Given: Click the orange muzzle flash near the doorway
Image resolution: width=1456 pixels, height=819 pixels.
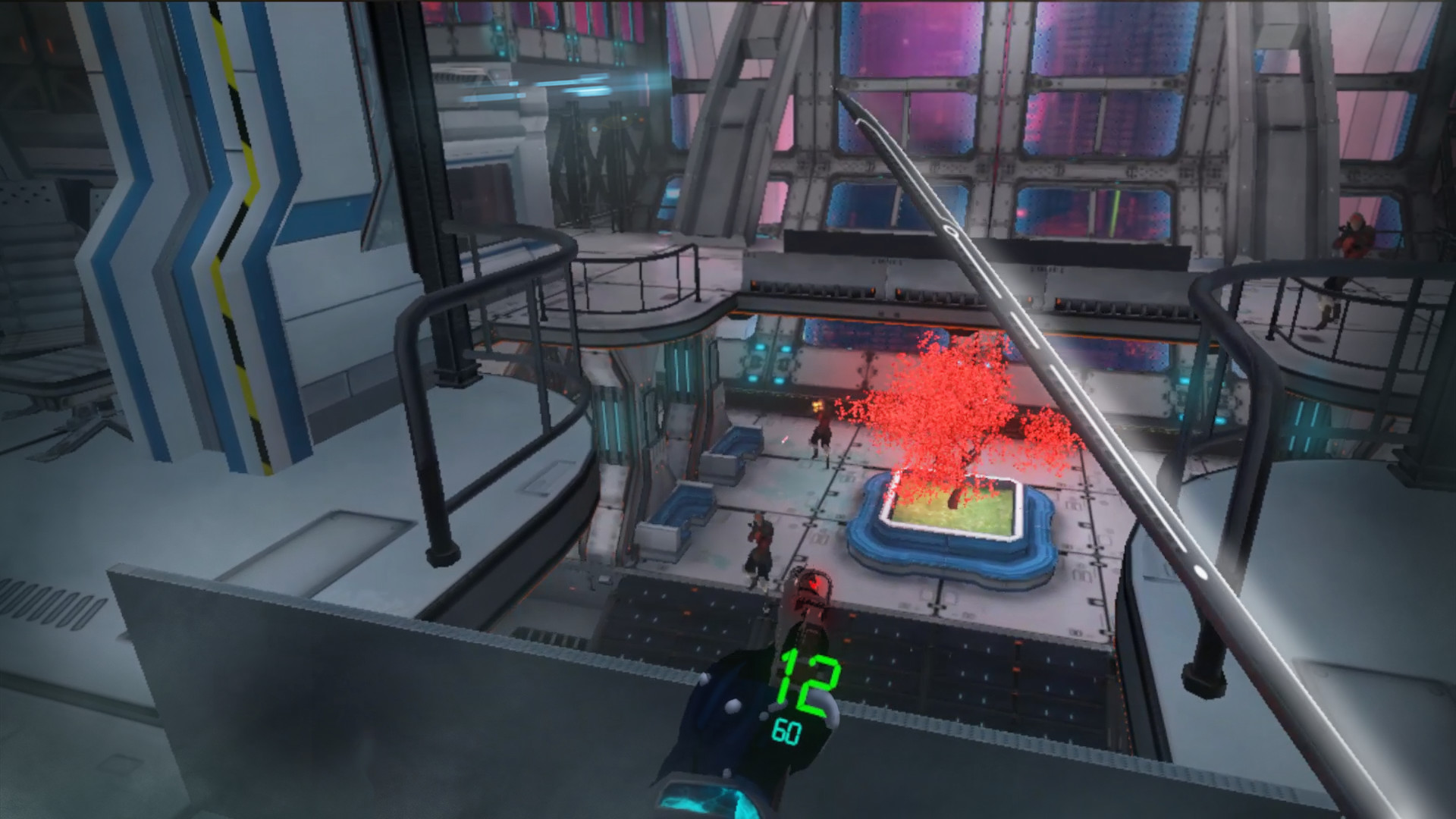Looking at the screenshot, I should (x=818, y=407).
